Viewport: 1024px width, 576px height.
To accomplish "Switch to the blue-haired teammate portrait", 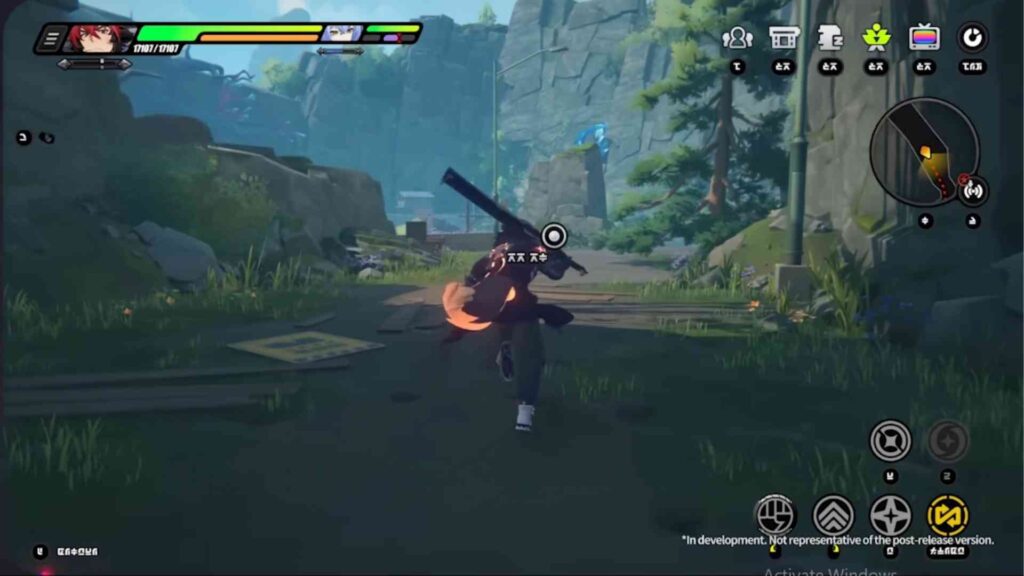I will point(340,33).
